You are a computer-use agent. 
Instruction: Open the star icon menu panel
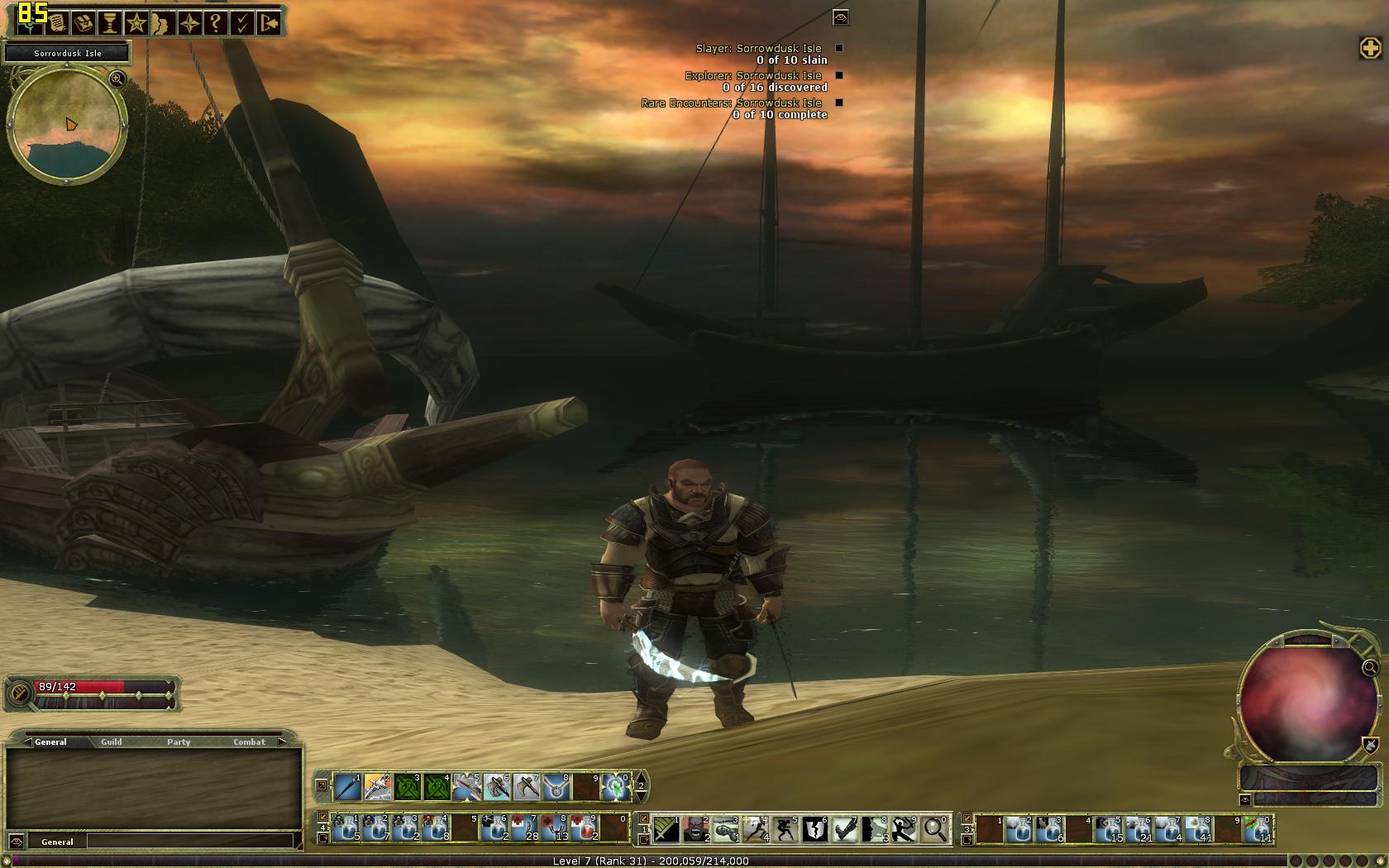pos(136,23)
